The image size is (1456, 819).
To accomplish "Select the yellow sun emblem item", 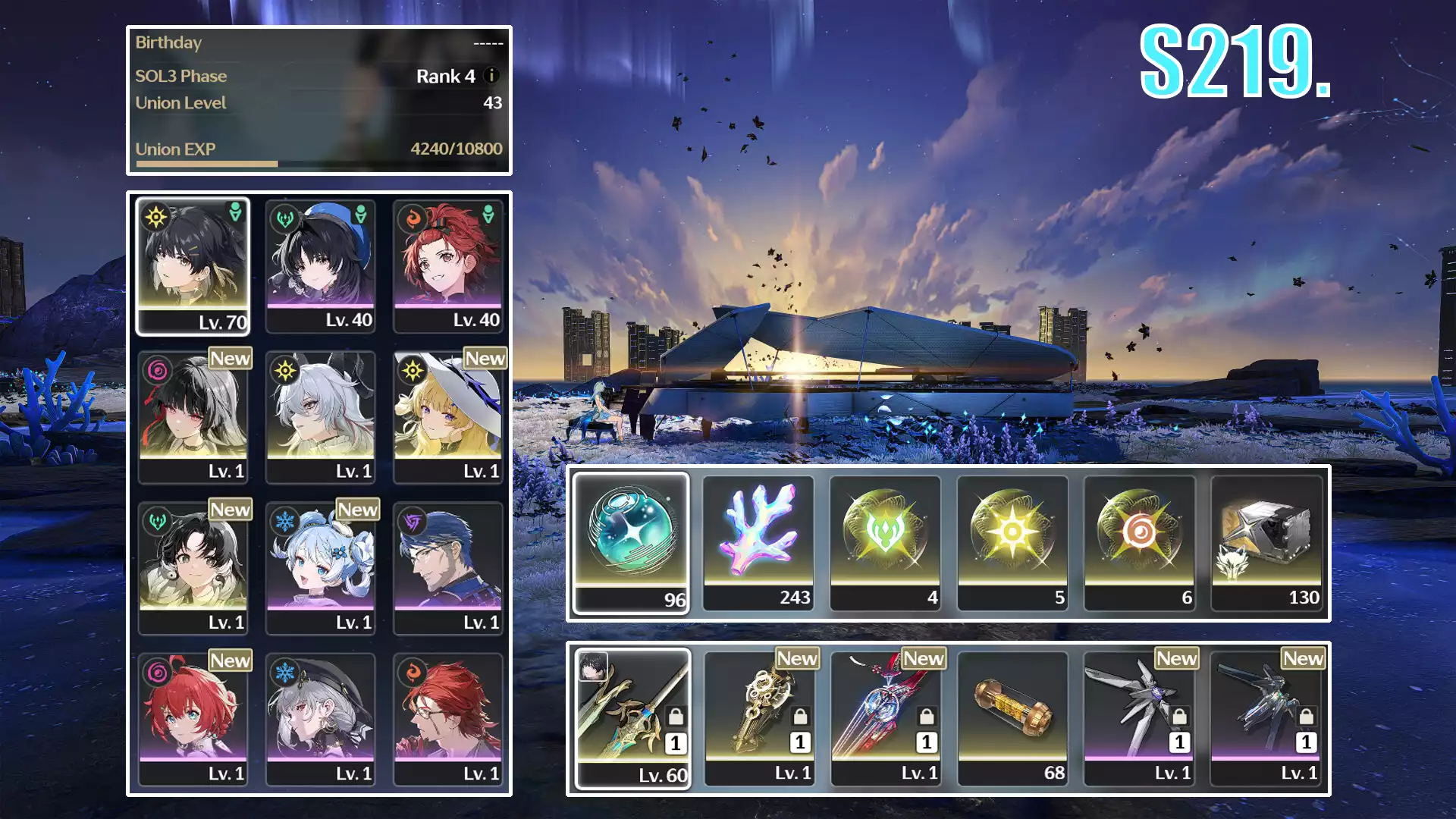I will coord(1012,542).
